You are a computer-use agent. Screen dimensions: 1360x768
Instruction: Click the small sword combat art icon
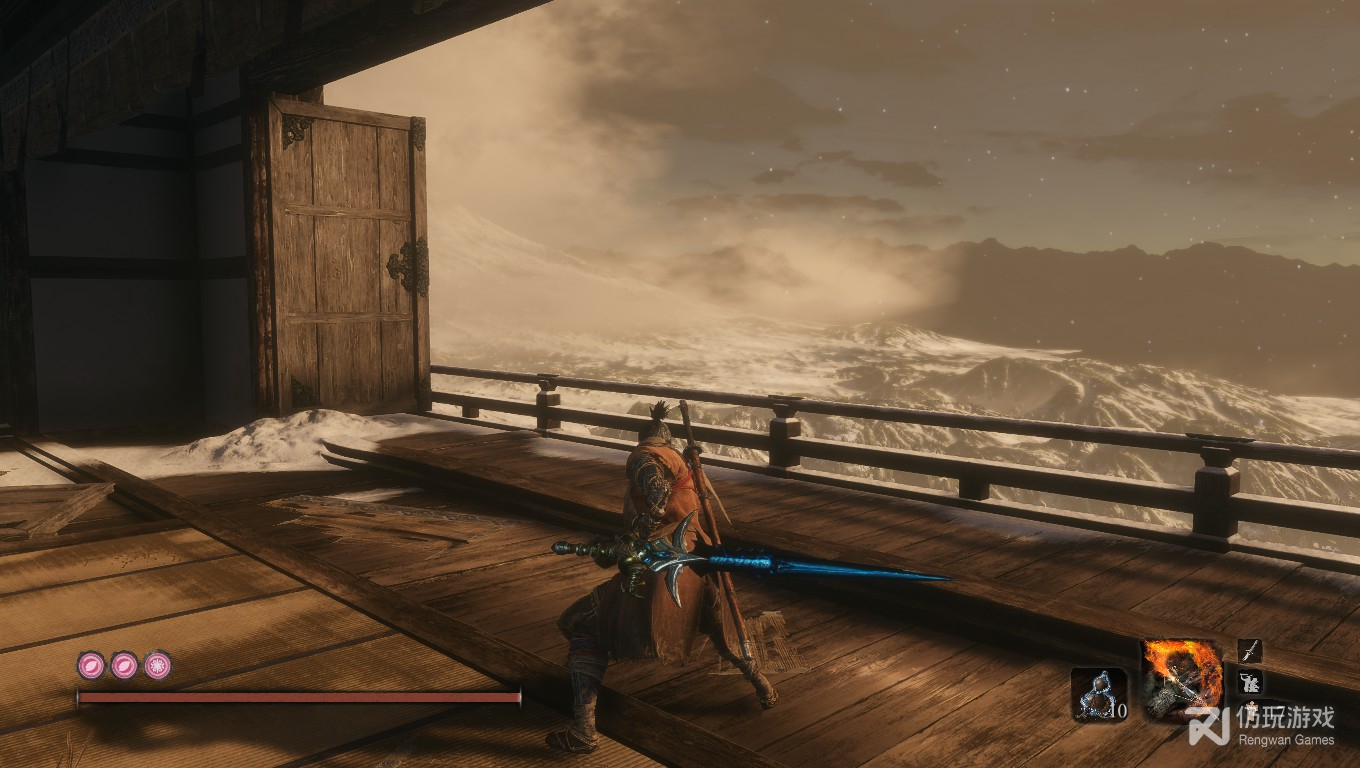click(x=1249, y=651)
